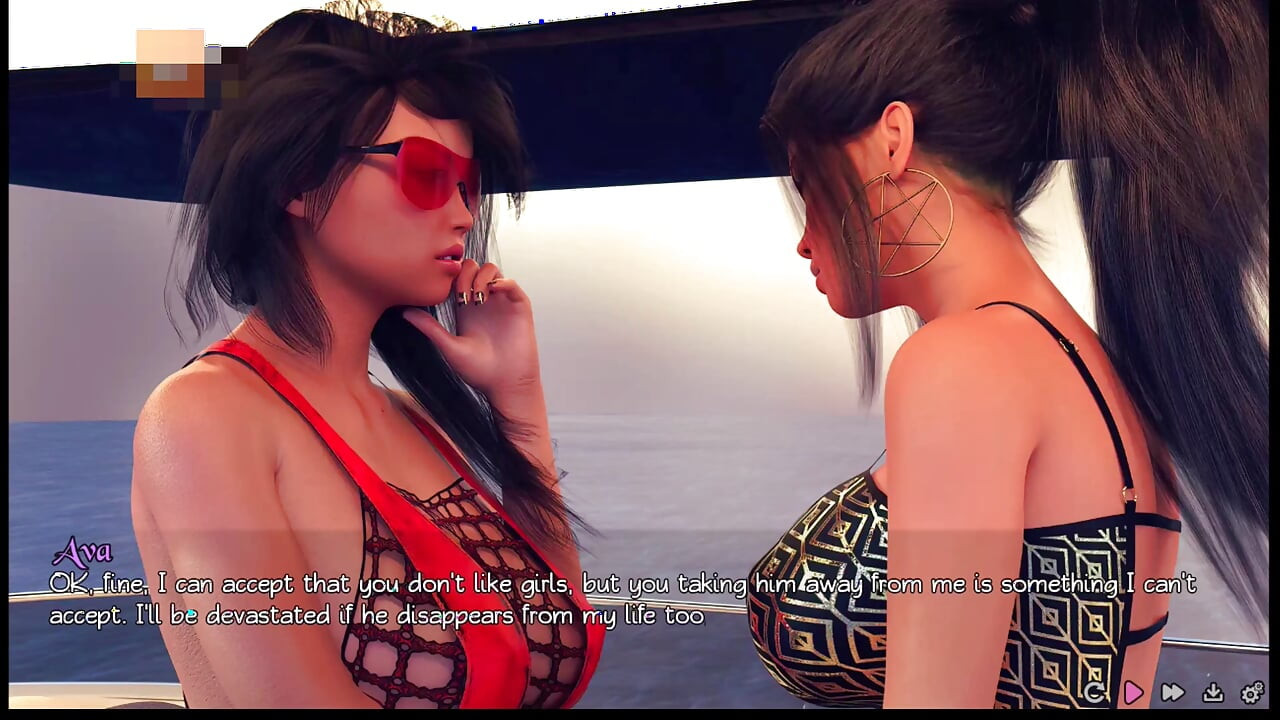Open the preferences screen via the gear
Image resolution: width=1280 pixels, height=720 pixels.
click(x=1250, y=692)
